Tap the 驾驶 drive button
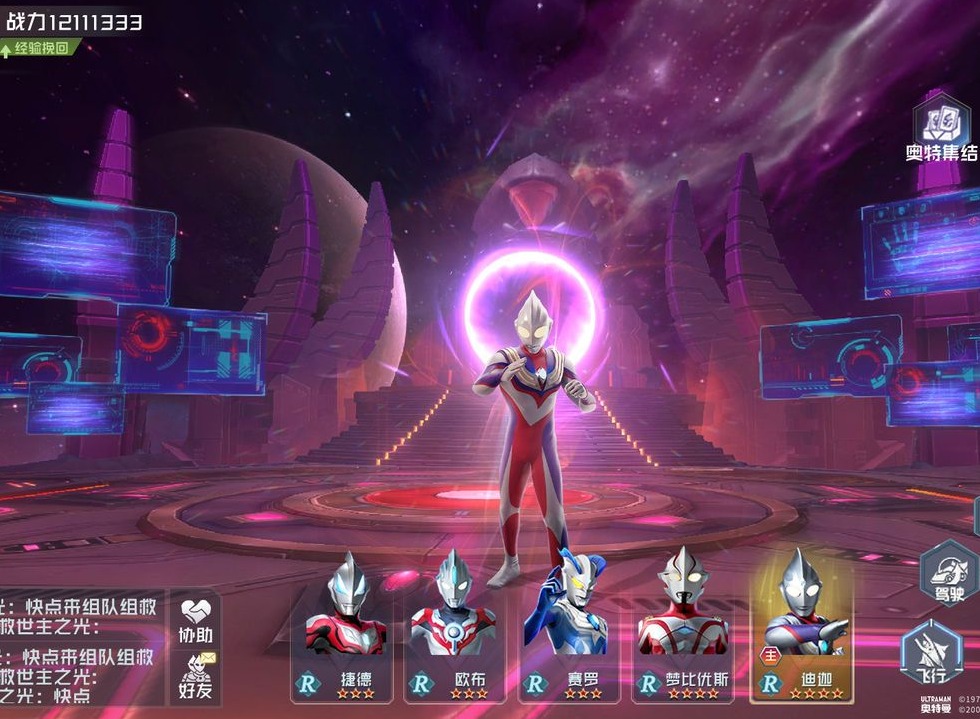Viewport: 980px width, 719px height. [948, 573]
